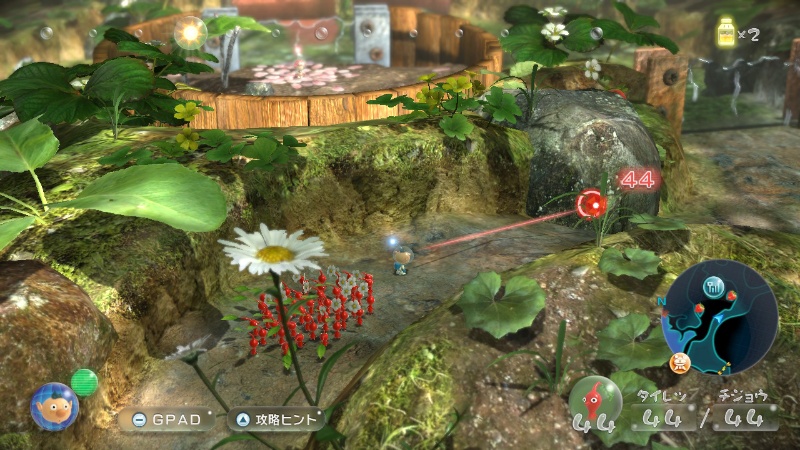
Task: Click Alph's captain portrait
Action: point(53,406)
